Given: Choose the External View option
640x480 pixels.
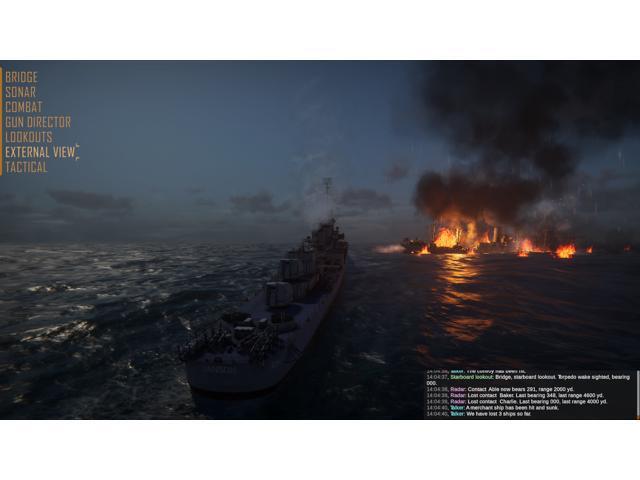Looking at the screenshot, I should 40,152.
